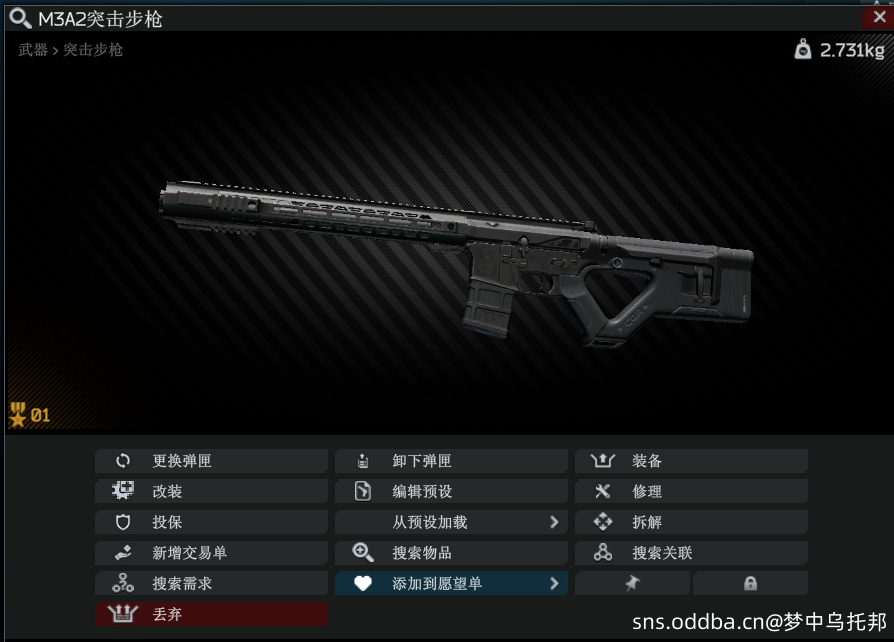Choose 更换弹匣 to swap the magazine
The height and width of the screenshot is (642, 894).
(211, 461)
